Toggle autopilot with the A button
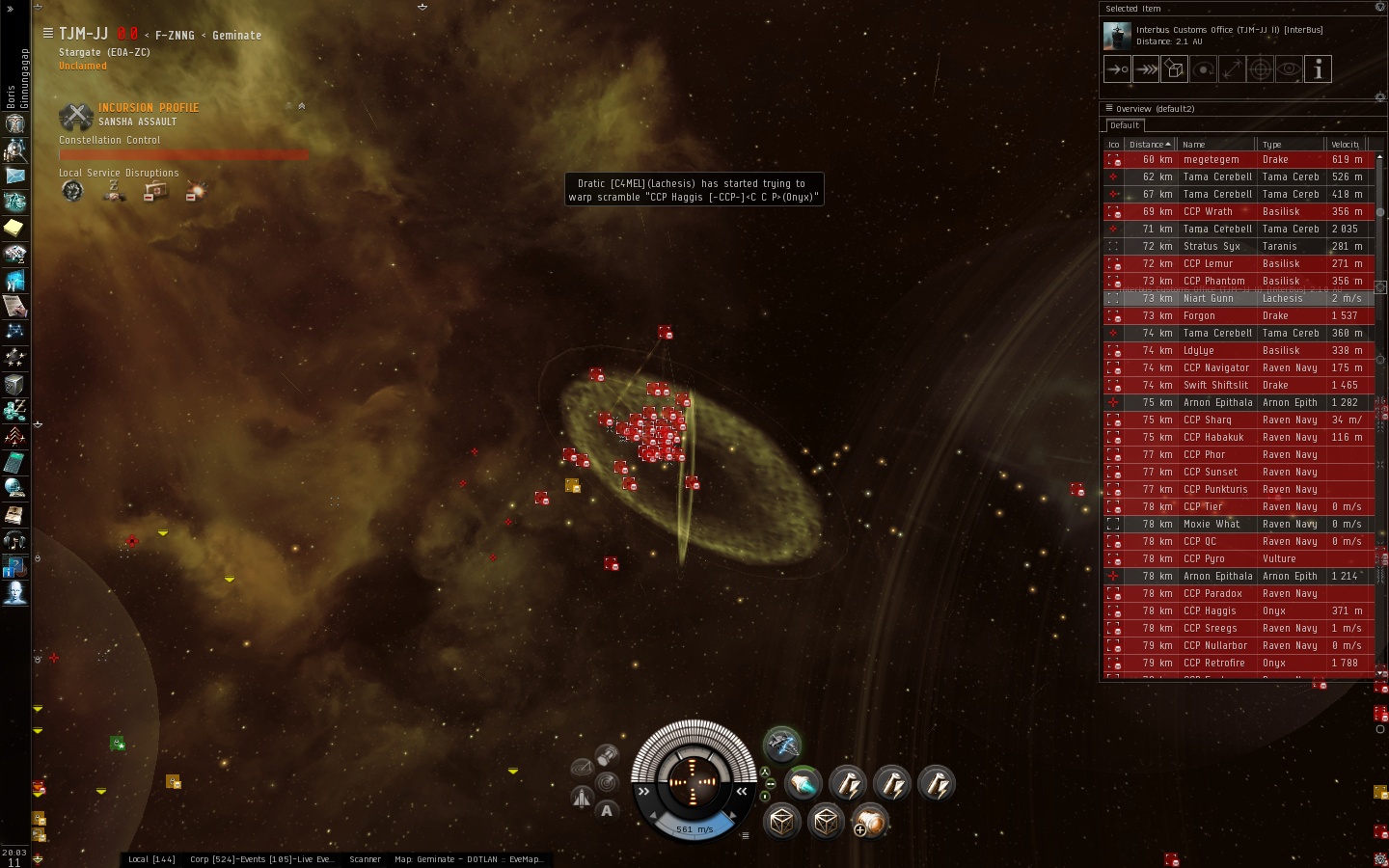This screenshot has width=1389, height=868. (x=607, y=811)
